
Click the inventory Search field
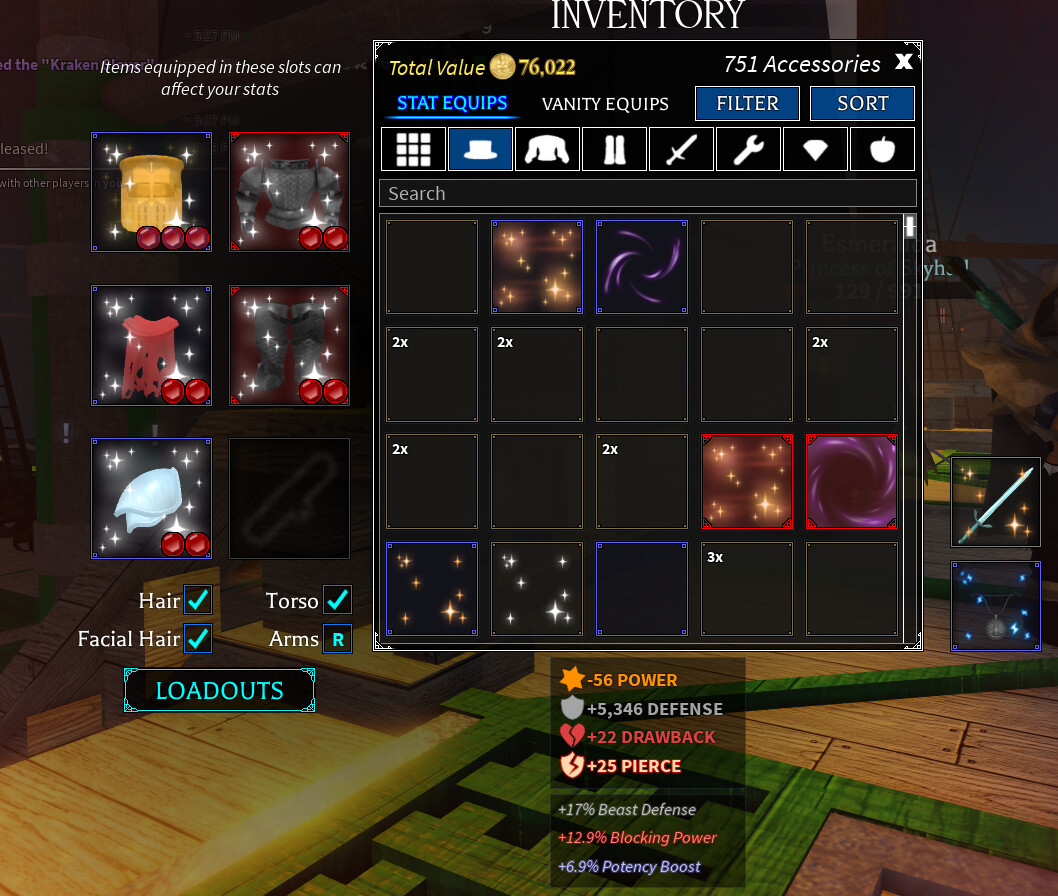click(x=647, y=193)
